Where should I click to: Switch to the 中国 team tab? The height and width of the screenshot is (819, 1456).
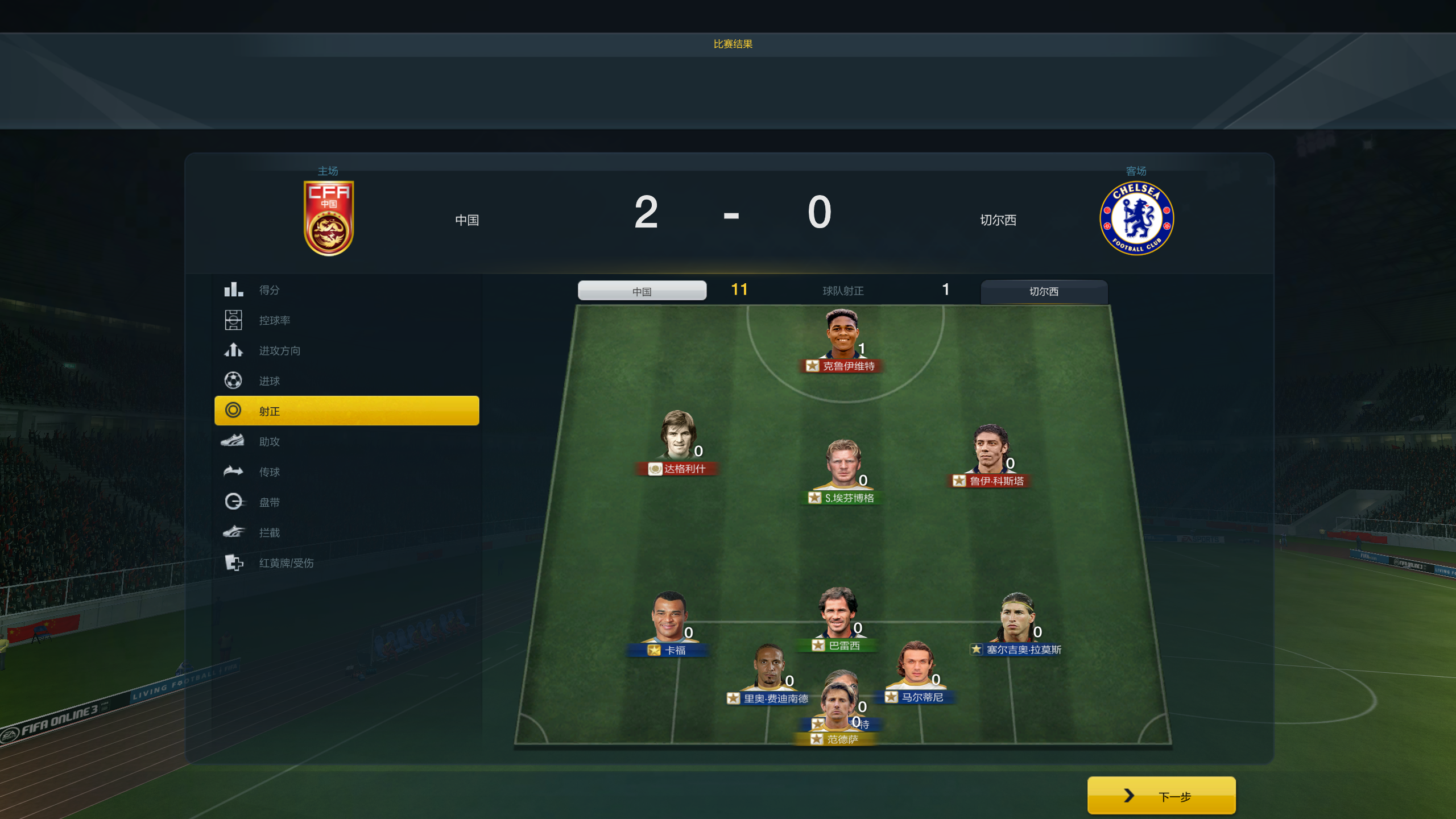pyautogui.click(x=642, y=291)
